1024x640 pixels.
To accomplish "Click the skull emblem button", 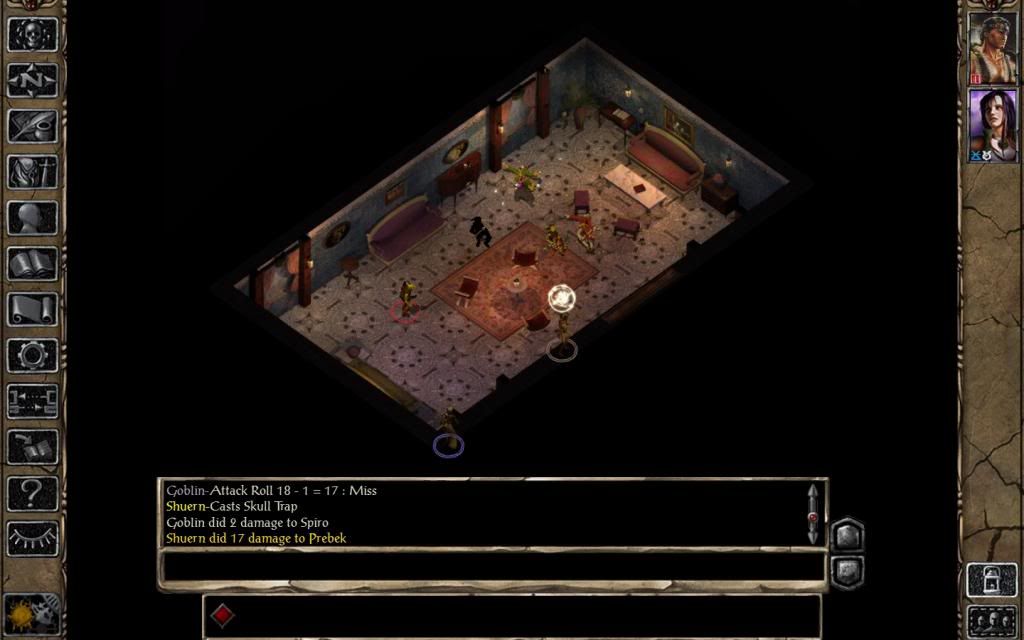I will pos(33,33).
